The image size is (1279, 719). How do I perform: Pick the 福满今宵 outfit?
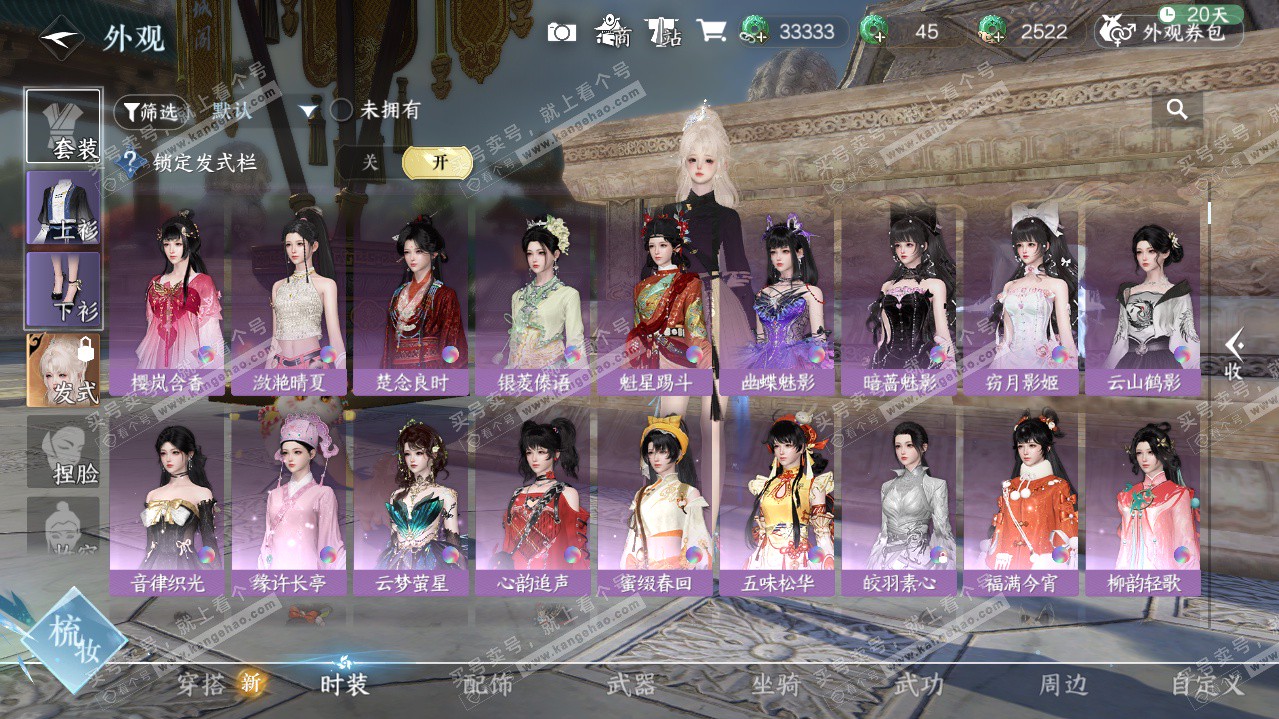(x=1021, y=500)
